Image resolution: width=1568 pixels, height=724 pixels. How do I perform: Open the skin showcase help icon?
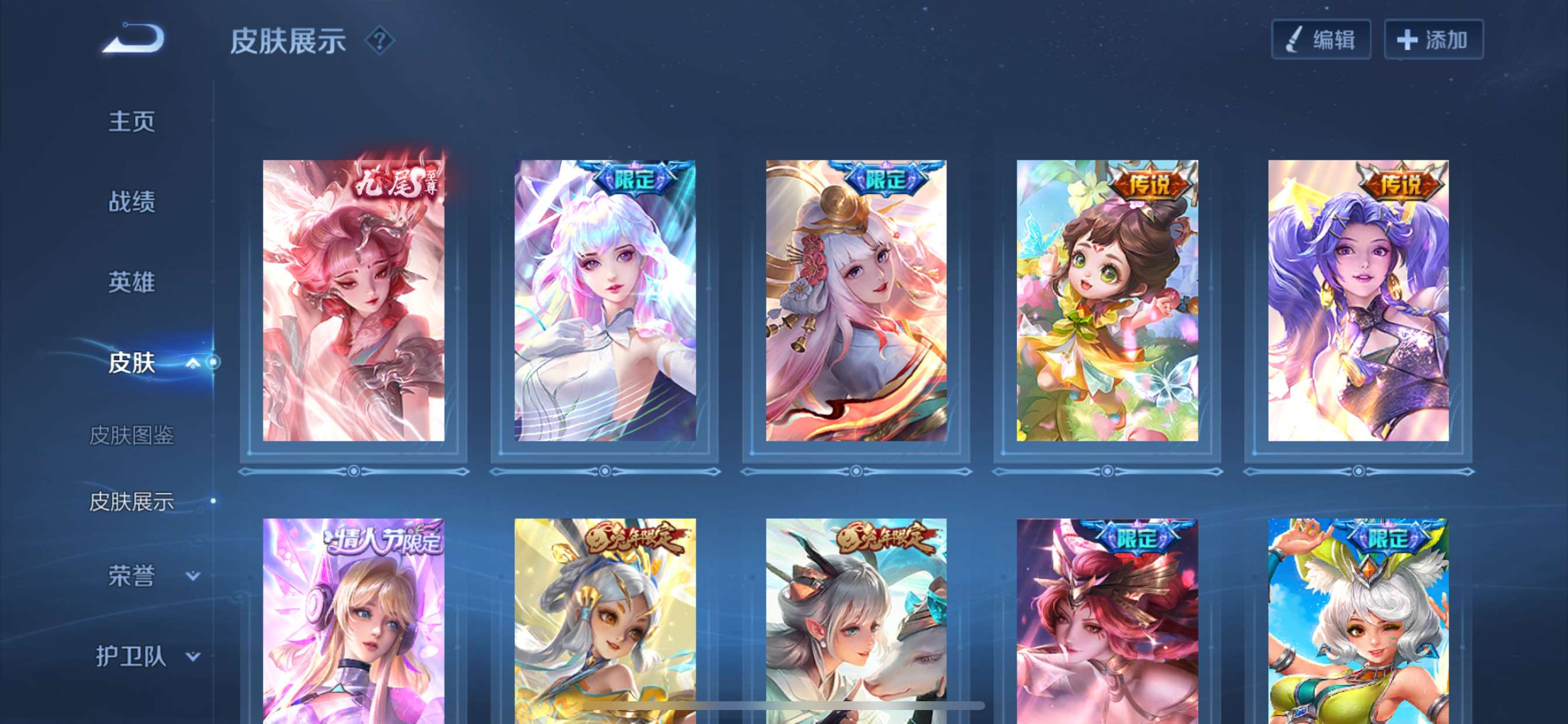point(380,41)
